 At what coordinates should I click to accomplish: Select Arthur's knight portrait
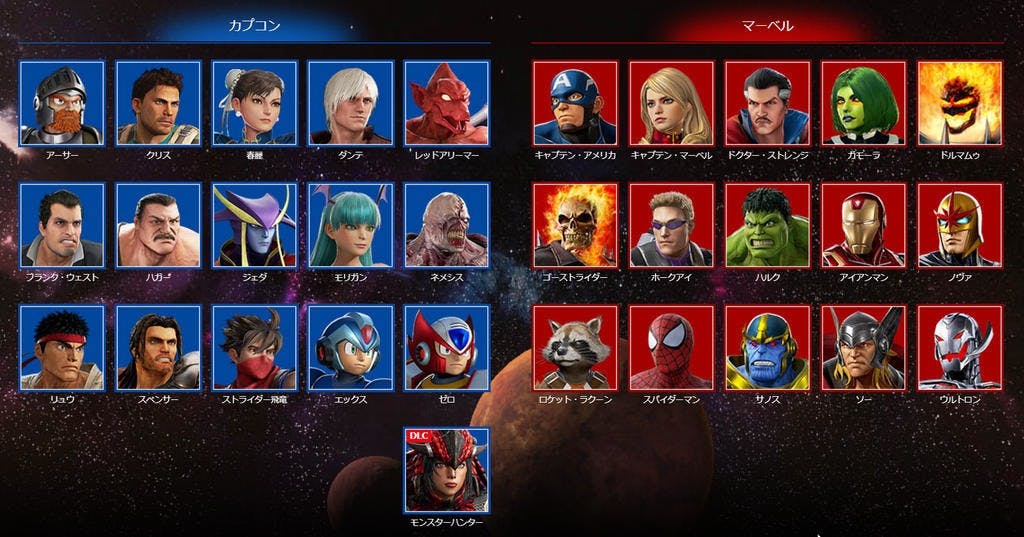coord(62,103)
